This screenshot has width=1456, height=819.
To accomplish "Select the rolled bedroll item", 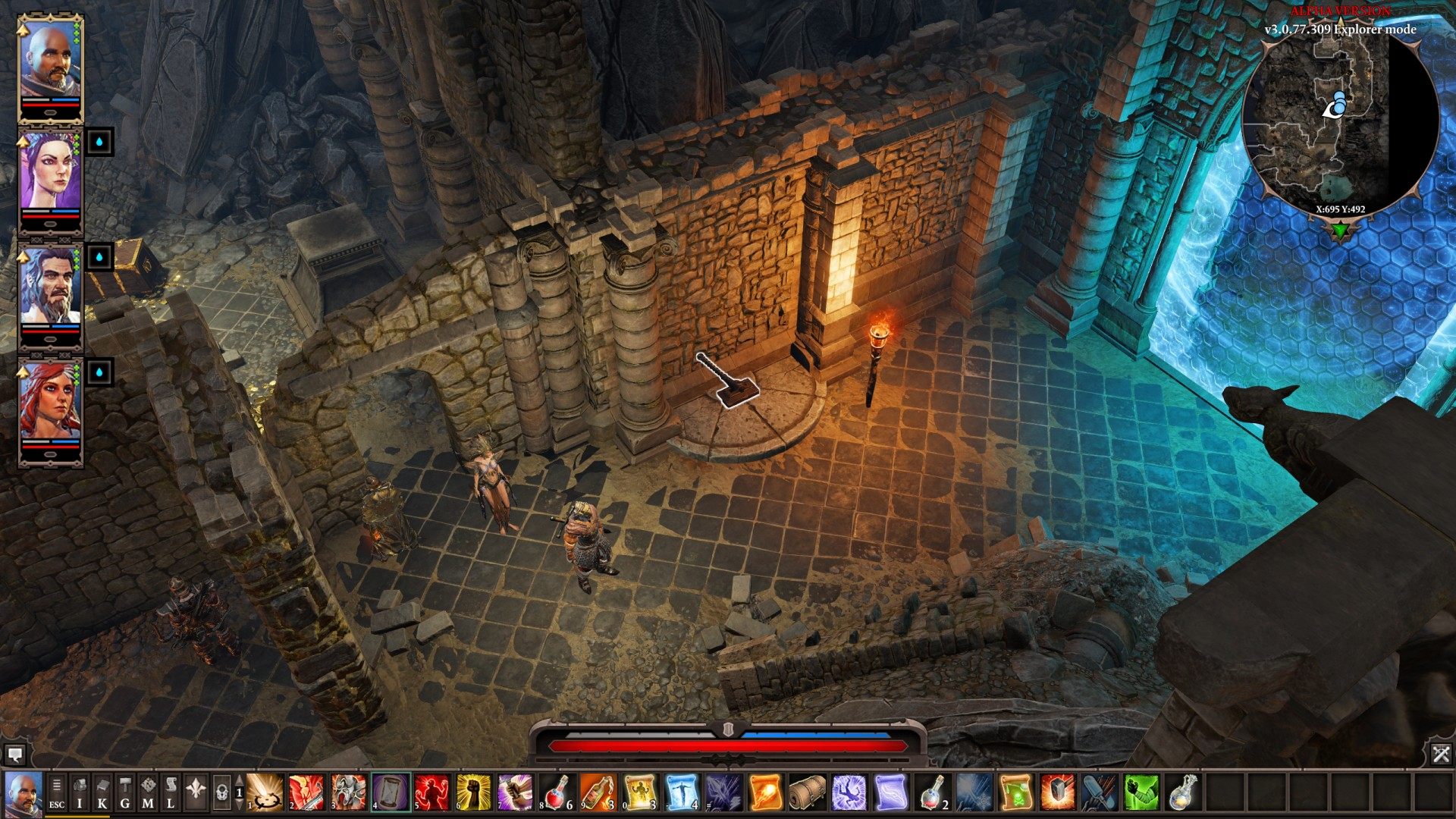I will click(x=807, y=792).
